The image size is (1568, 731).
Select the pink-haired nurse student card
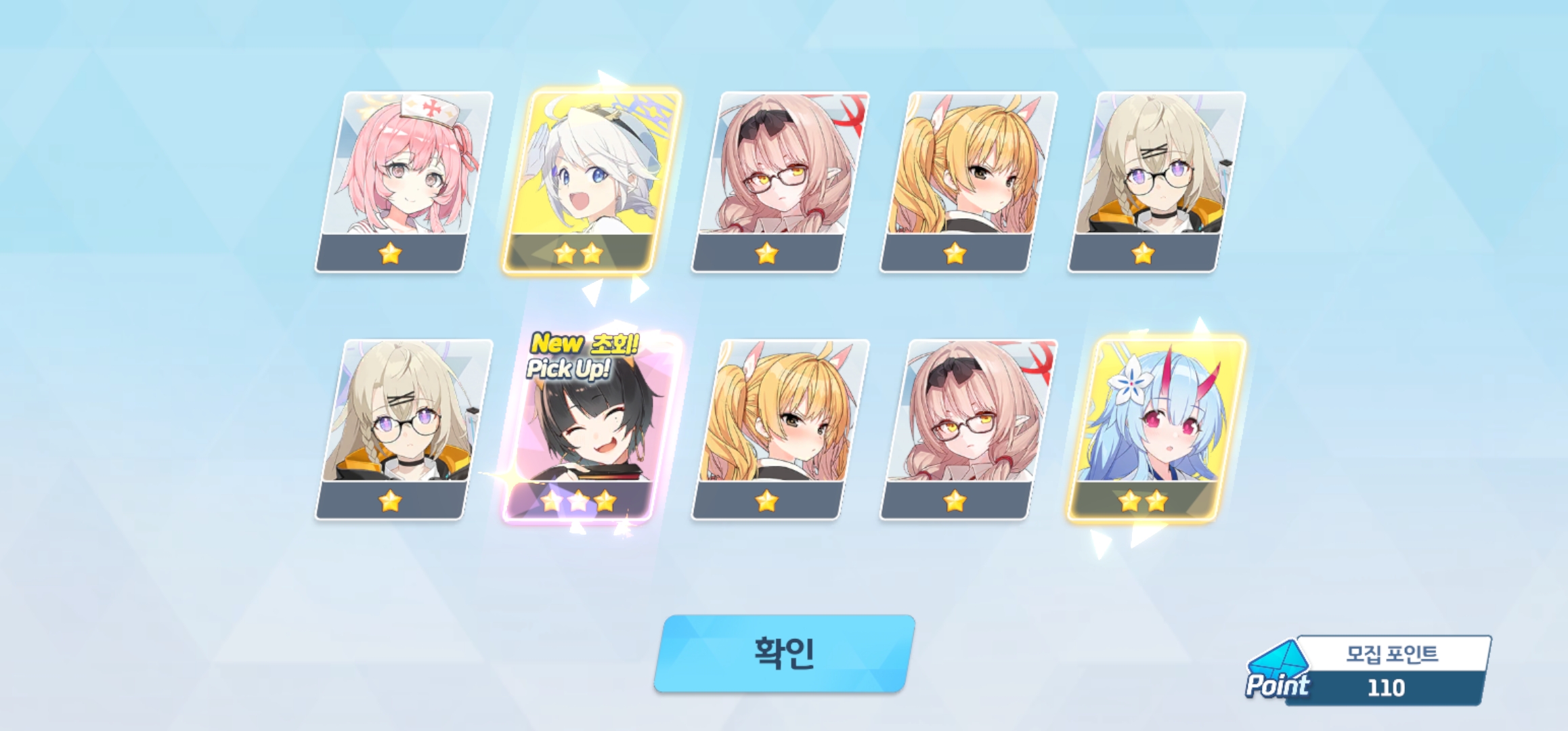tap(404, 181)
